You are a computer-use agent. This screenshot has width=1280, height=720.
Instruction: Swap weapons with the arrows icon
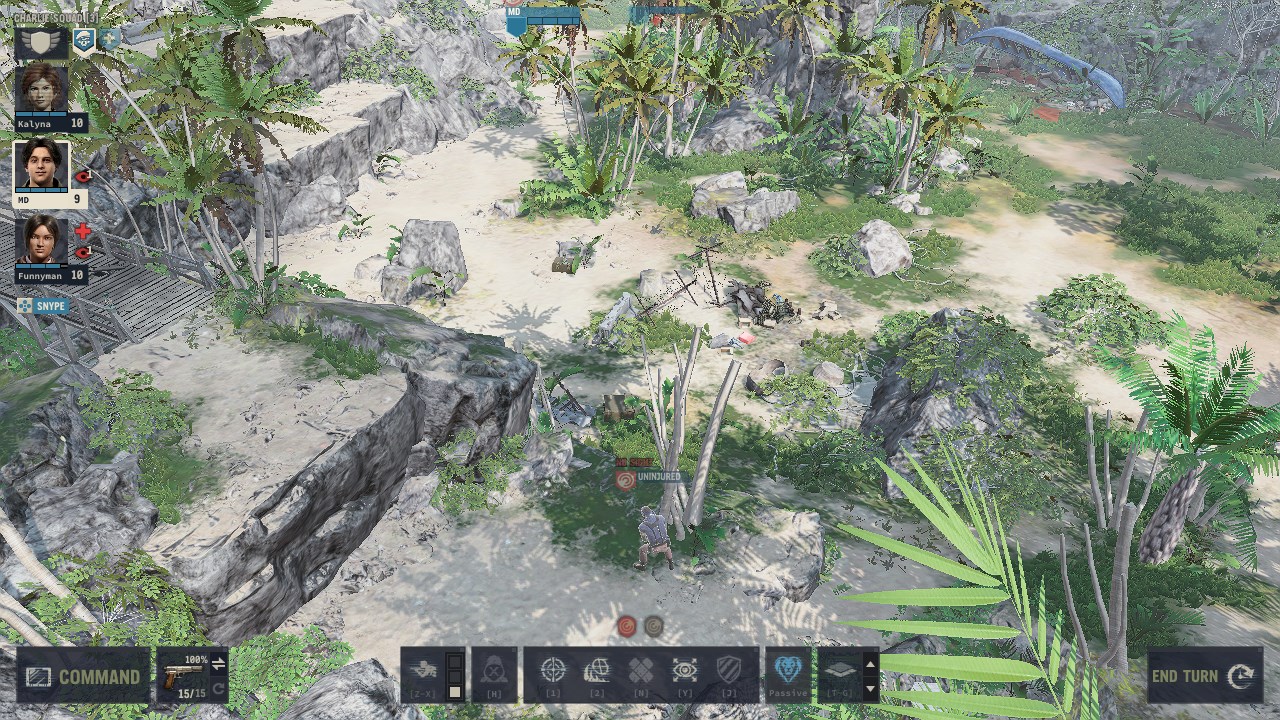point(218,663)
